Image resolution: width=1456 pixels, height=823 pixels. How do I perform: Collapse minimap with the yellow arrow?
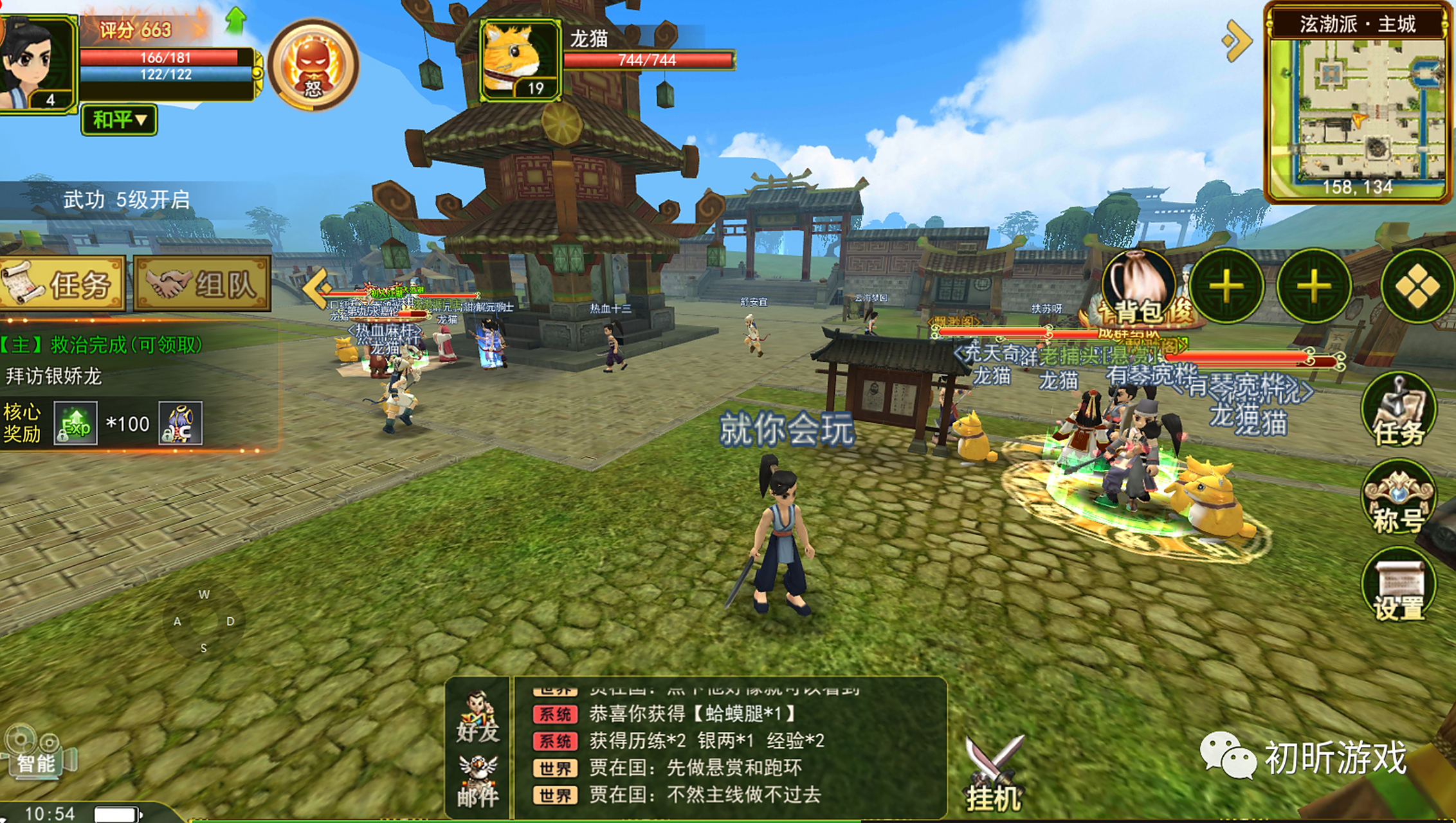(x=1236, y=41)
